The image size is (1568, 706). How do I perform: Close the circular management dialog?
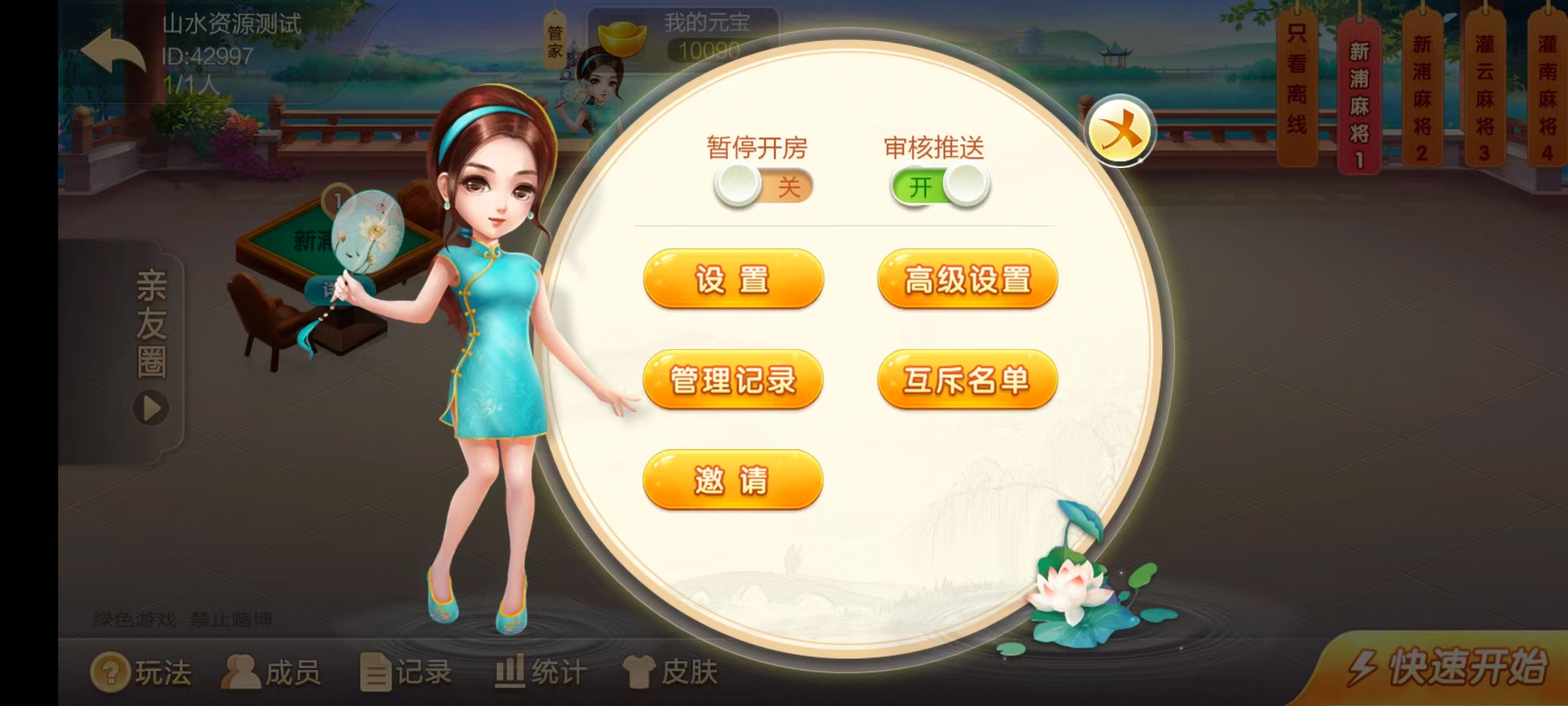point(1122,130)
